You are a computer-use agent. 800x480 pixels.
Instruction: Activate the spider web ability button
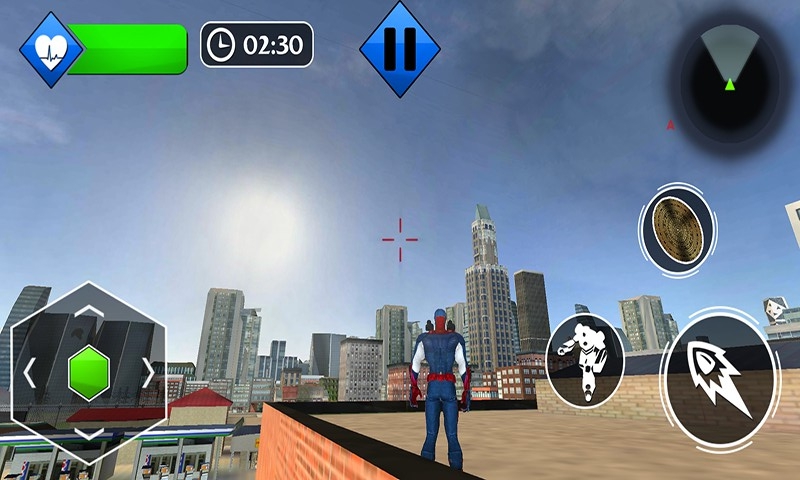click(677, 228)
